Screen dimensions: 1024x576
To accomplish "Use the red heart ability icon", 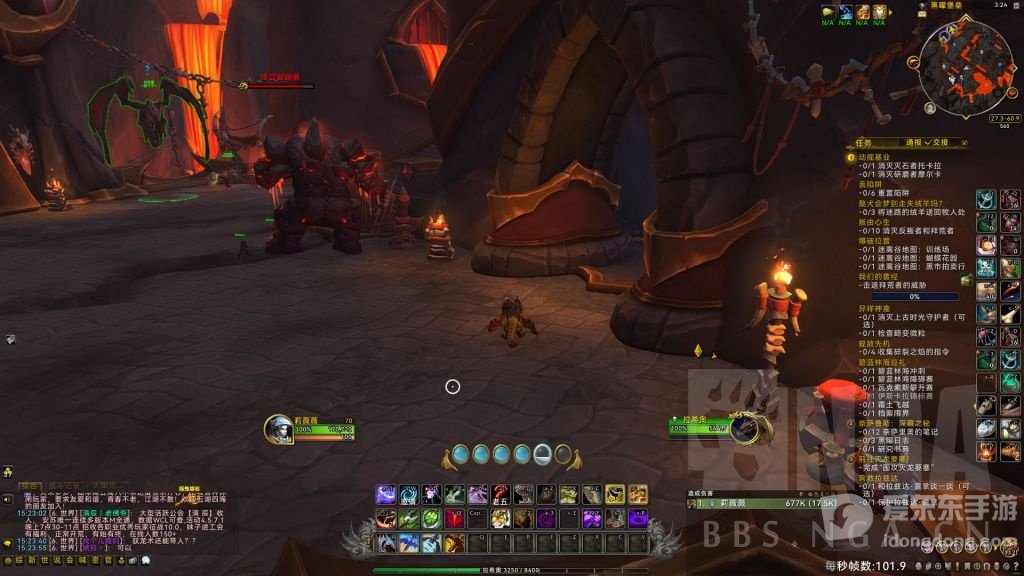I will tap(454, 518).
